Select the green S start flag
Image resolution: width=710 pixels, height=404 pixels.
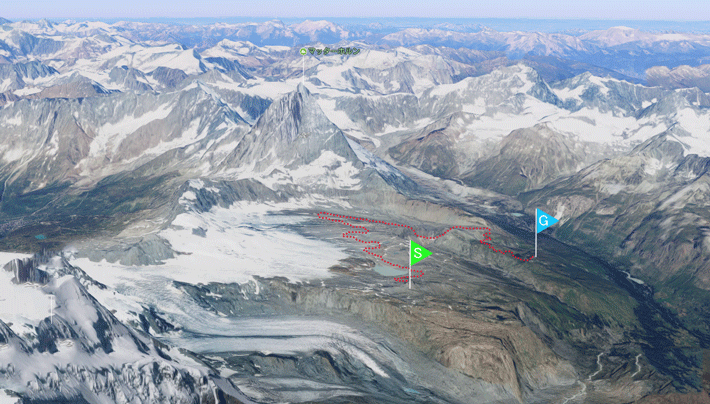pos(419,253)
